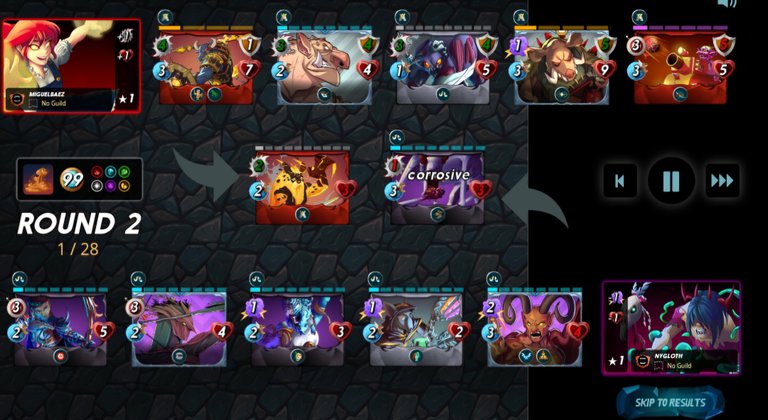Skip to Results
768x420 pixels.
[x=669, y=402]
